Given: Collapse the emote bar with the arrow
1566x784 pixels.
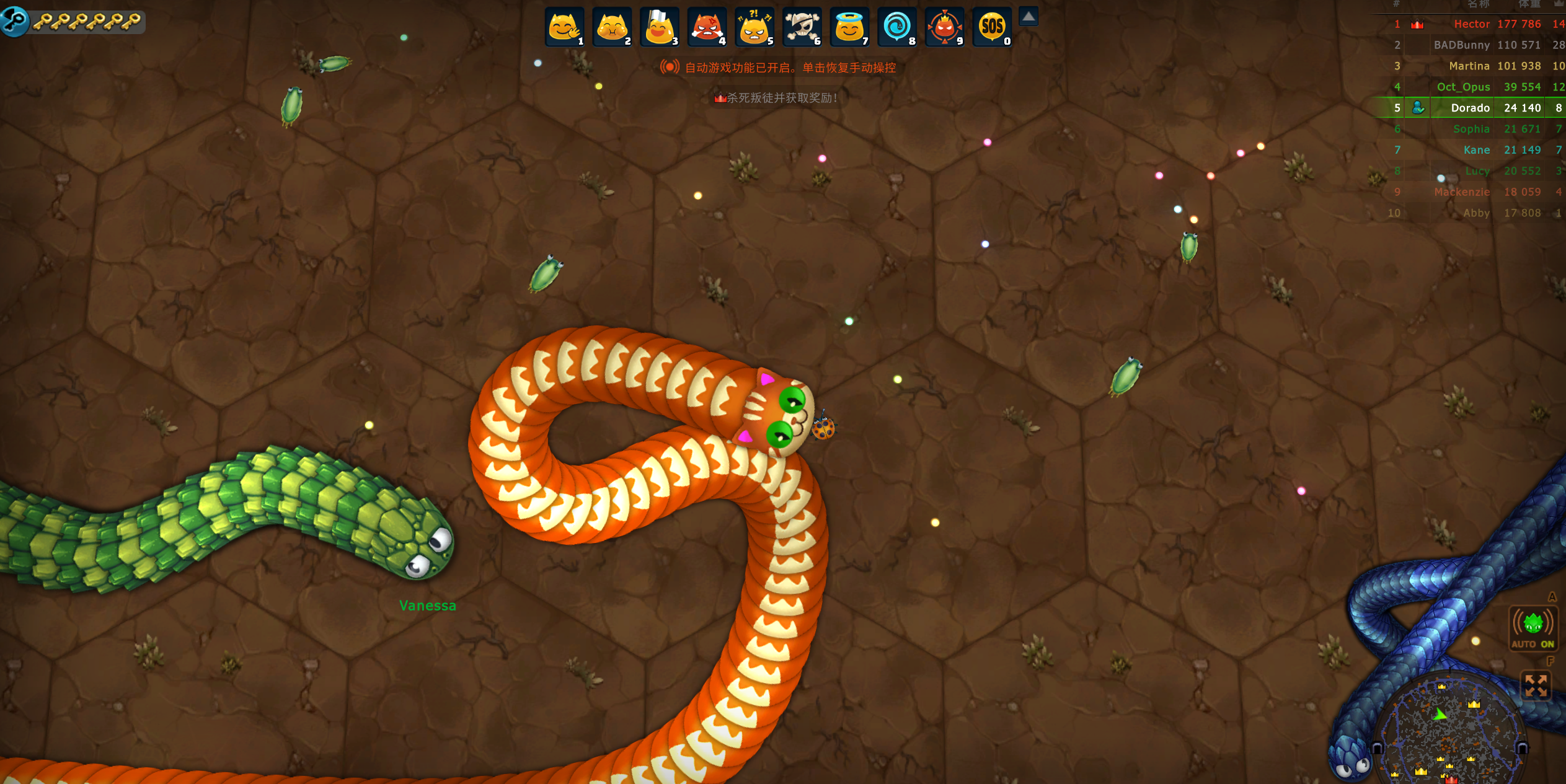Looking at the screenshot, I should tap(1029, 17).
